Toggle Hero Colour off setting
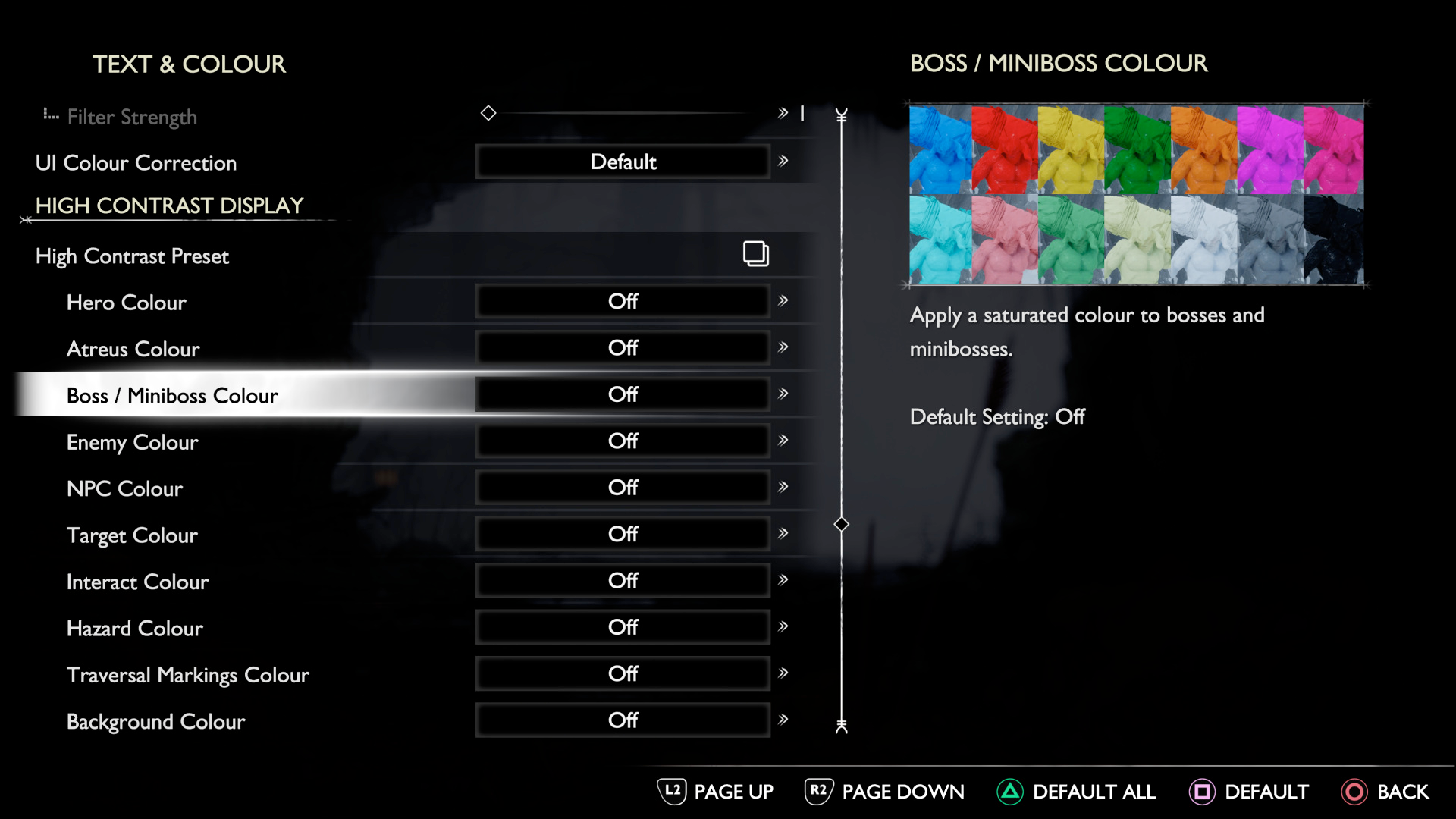This screenshot has height=819, width=1456. tap(623, 300)
